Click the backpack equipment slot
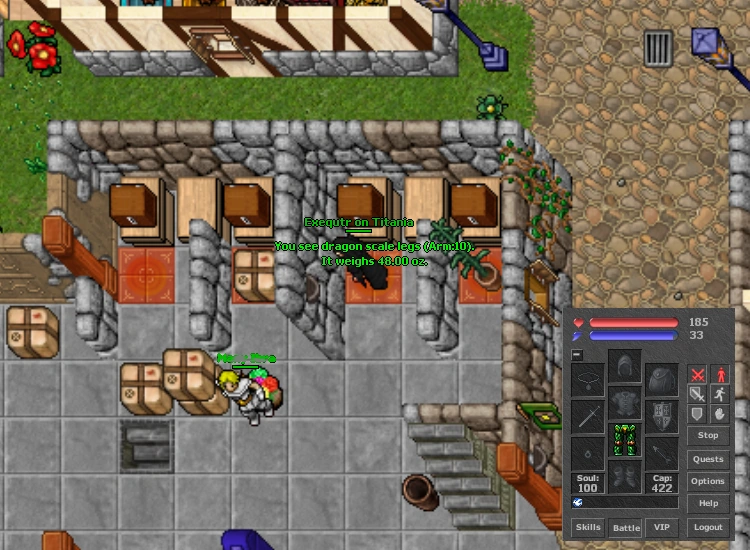 tap(661, 380)
